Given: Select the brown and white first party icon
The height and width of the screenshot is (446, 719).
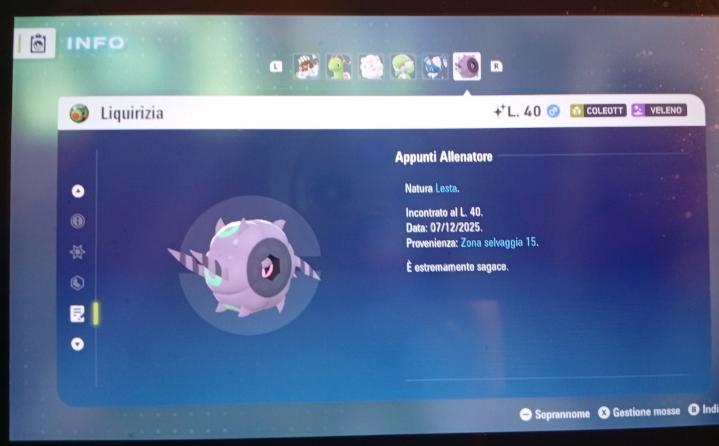Looking at the screenshot, I should 307,67.
